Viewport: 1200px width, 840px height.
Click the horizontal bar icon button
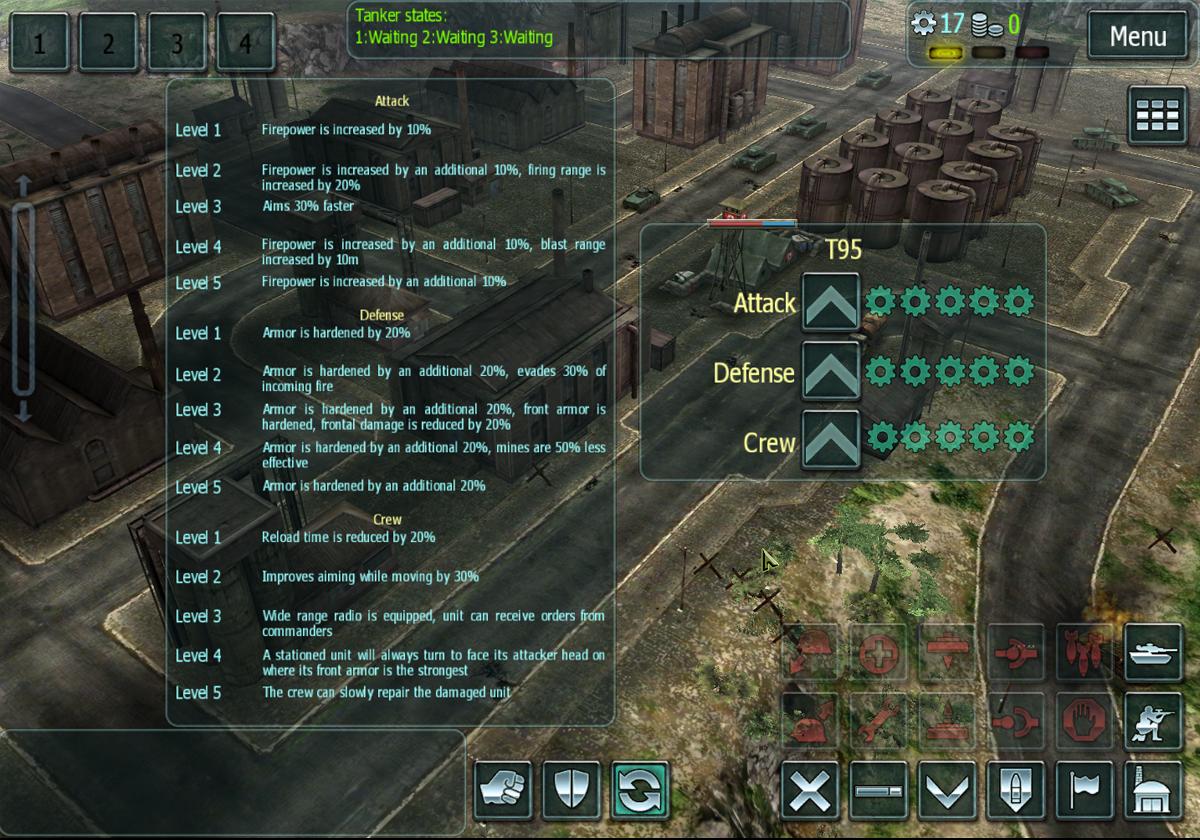(x=877, y=790)
